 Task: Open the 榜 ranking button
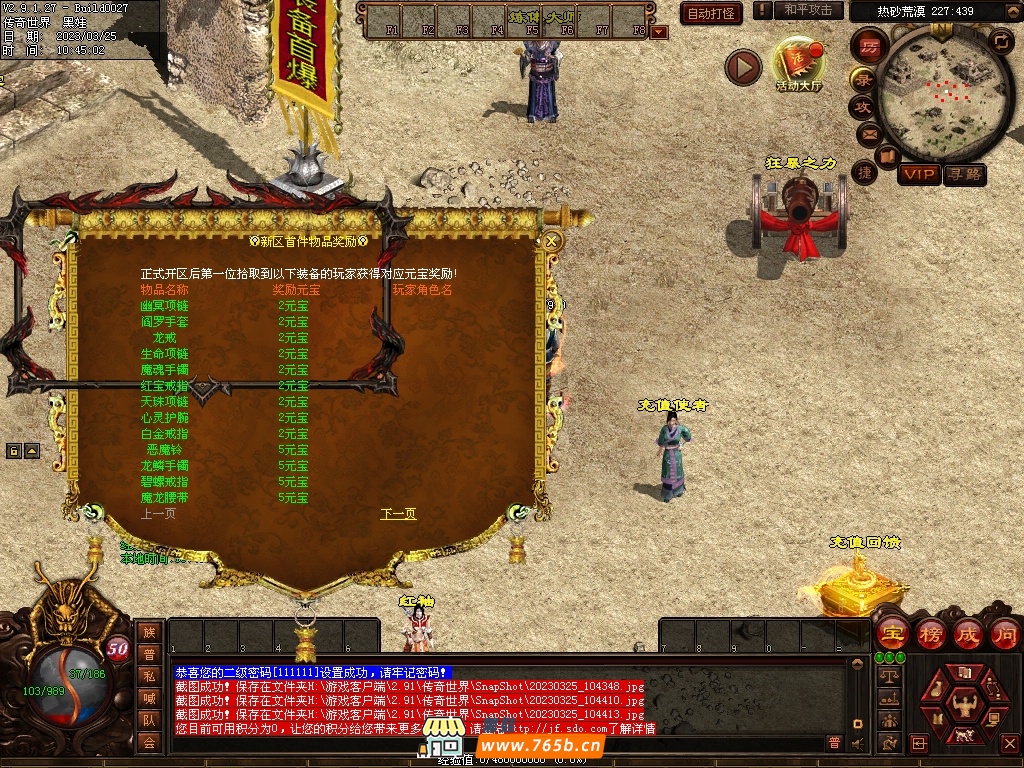(931, 633)
